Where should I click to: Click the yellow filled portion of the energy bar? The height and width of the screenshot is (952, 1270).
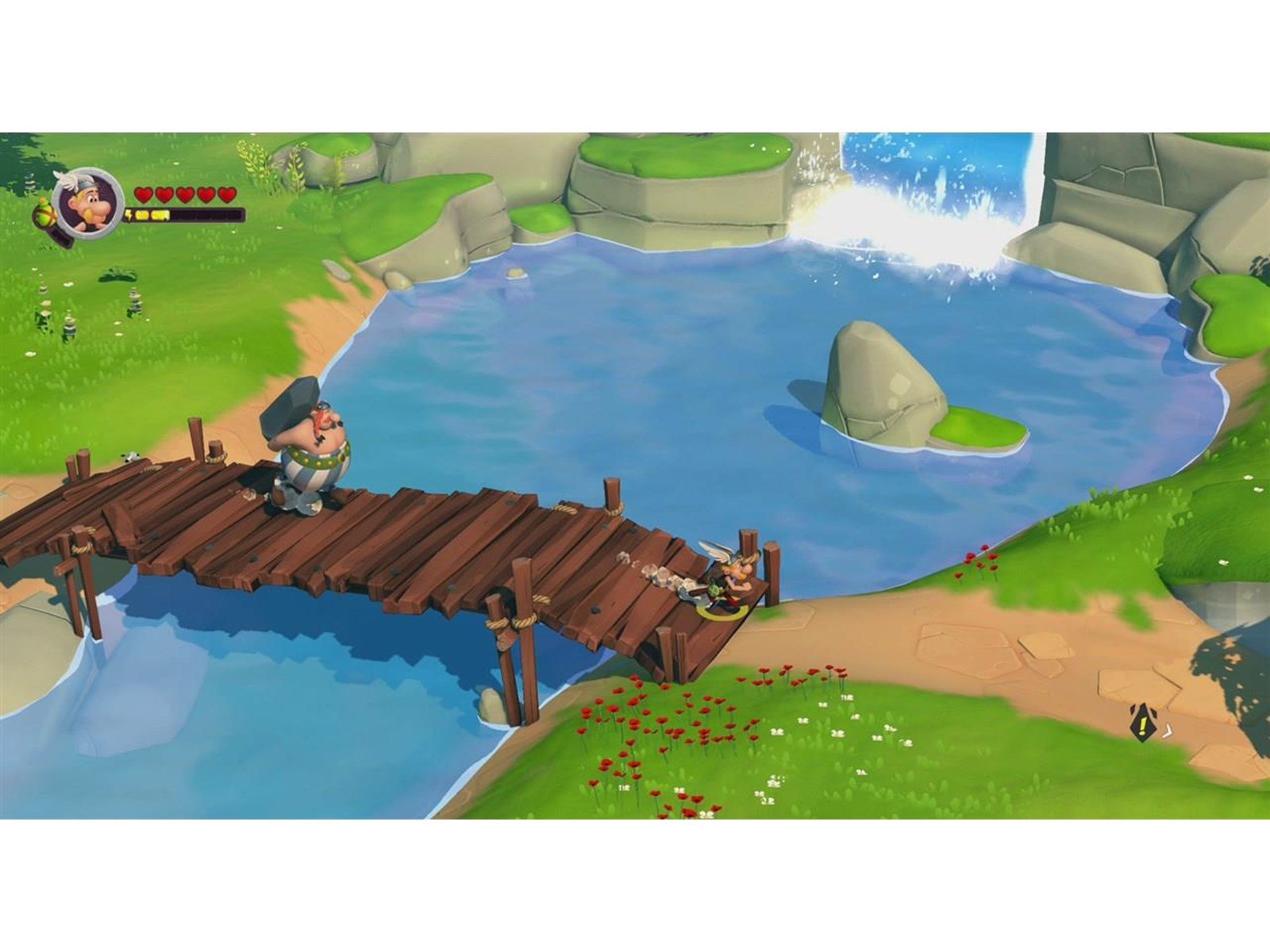click(151, 214)
